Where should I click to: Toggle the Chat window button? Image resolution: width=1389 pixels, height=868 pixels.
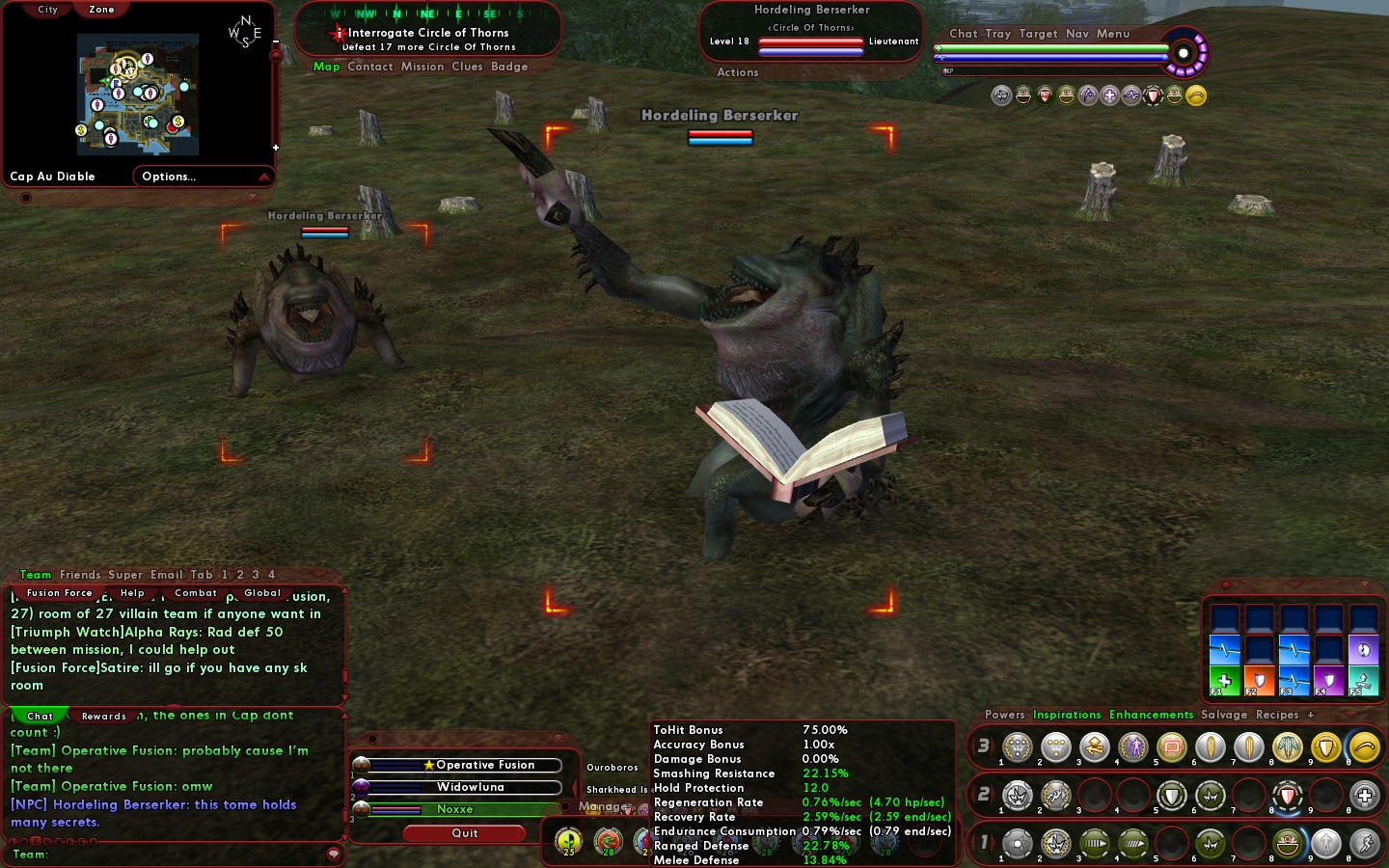963,34
